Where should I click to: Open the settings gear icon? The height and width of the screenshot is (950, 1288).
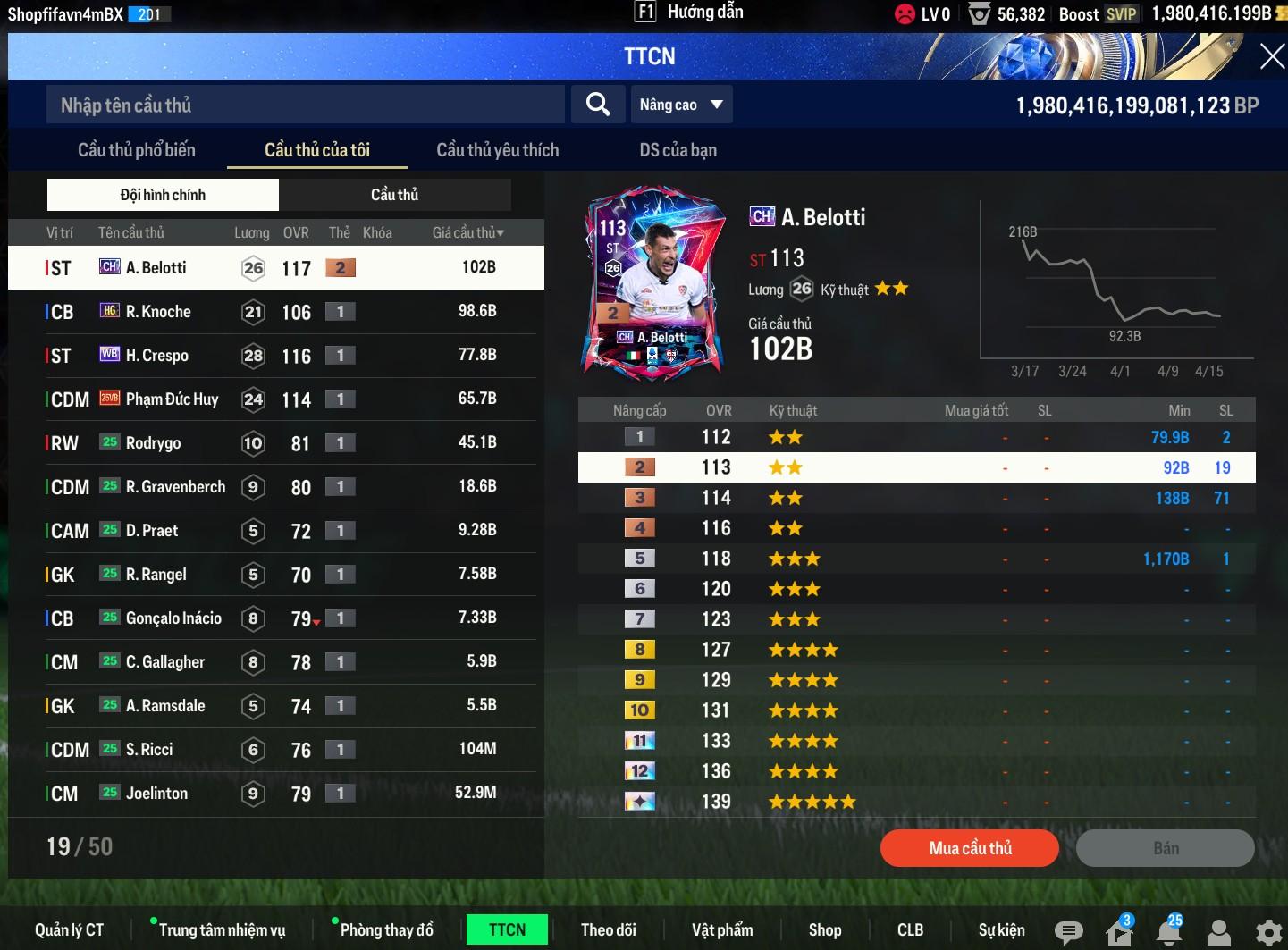coord(1268,933)
